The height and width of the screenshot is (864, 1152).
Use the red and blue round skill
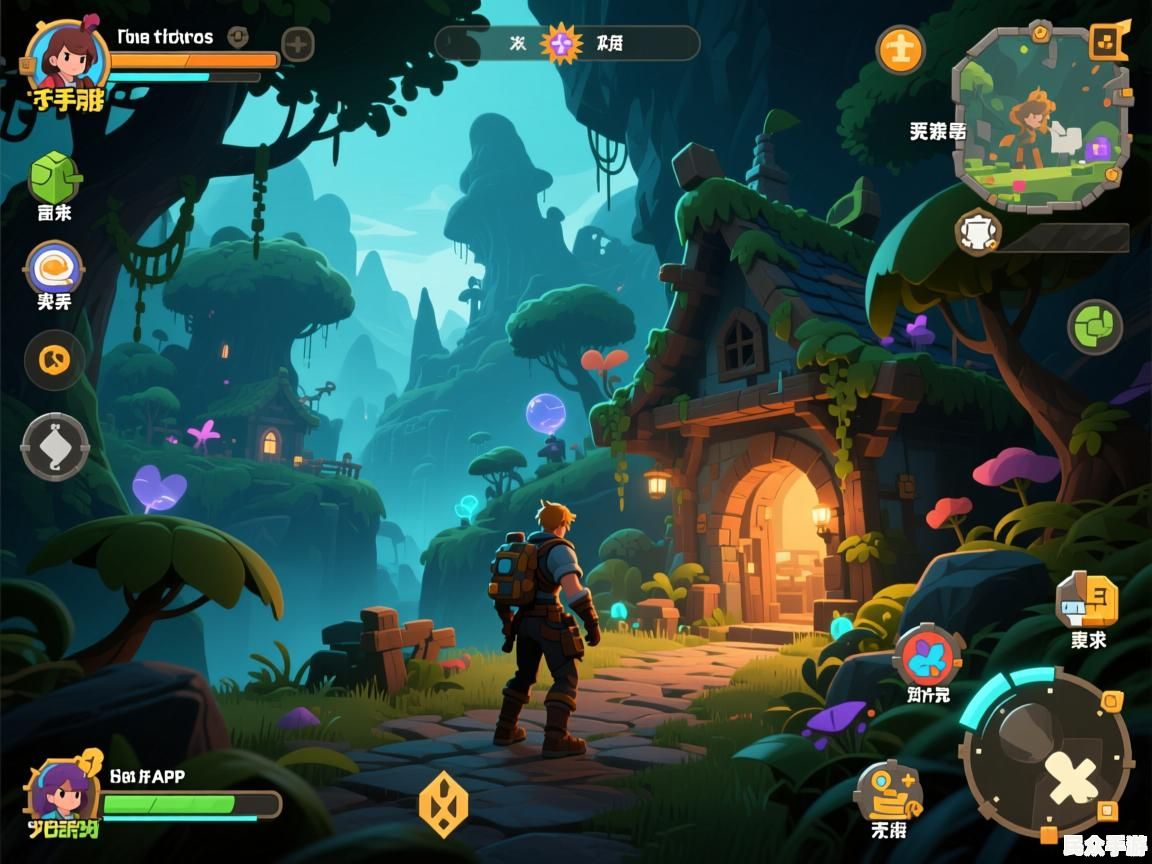(x=927, y=656)
